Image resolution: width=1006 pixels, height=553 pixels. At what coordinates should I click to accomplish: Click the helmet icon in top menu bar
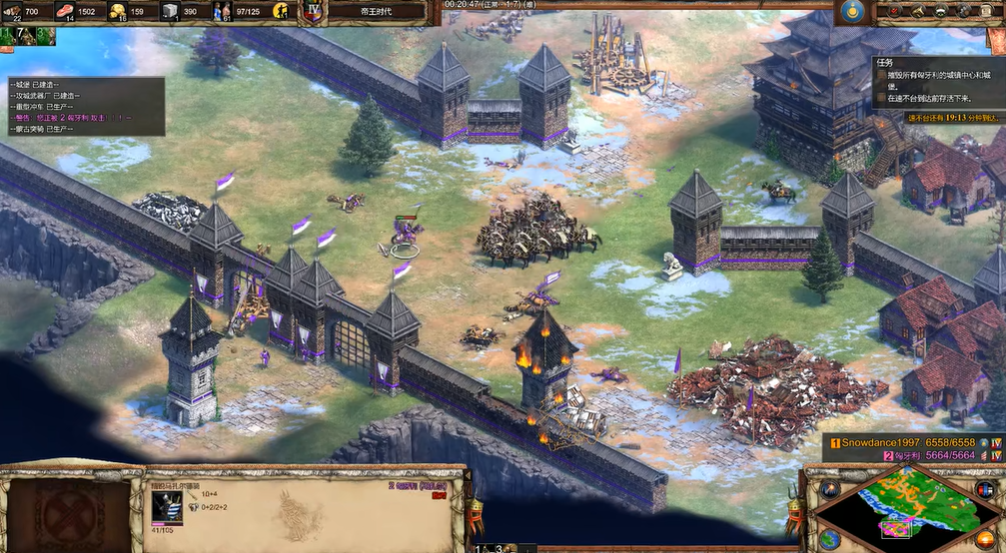pos(940,11)
